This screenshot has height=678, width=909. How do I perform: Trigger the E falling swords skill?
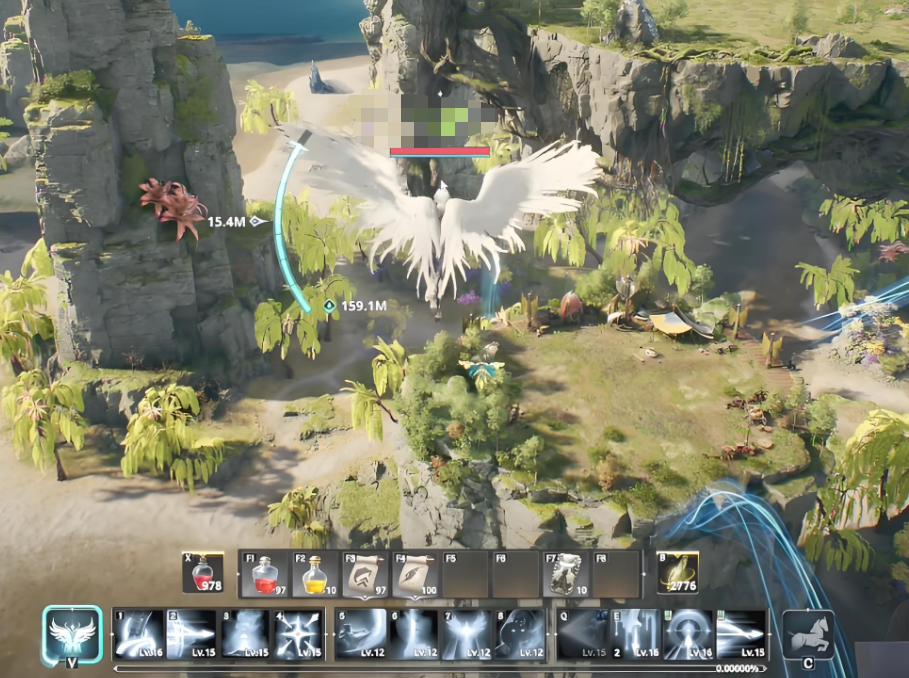(x=637, y=634)
